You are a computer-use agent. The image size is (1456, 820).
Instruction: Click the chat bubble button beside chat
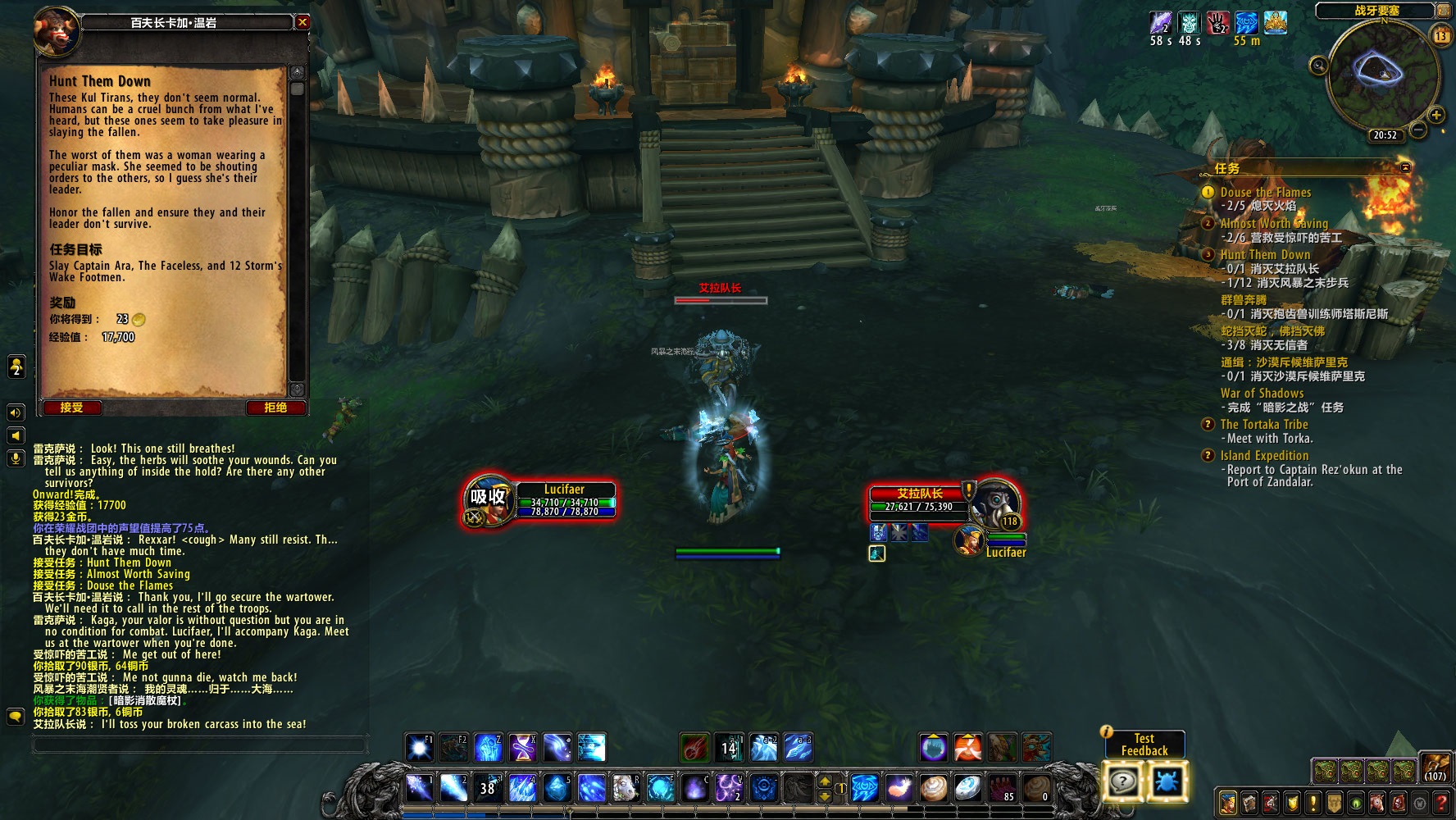pos(16,717)
